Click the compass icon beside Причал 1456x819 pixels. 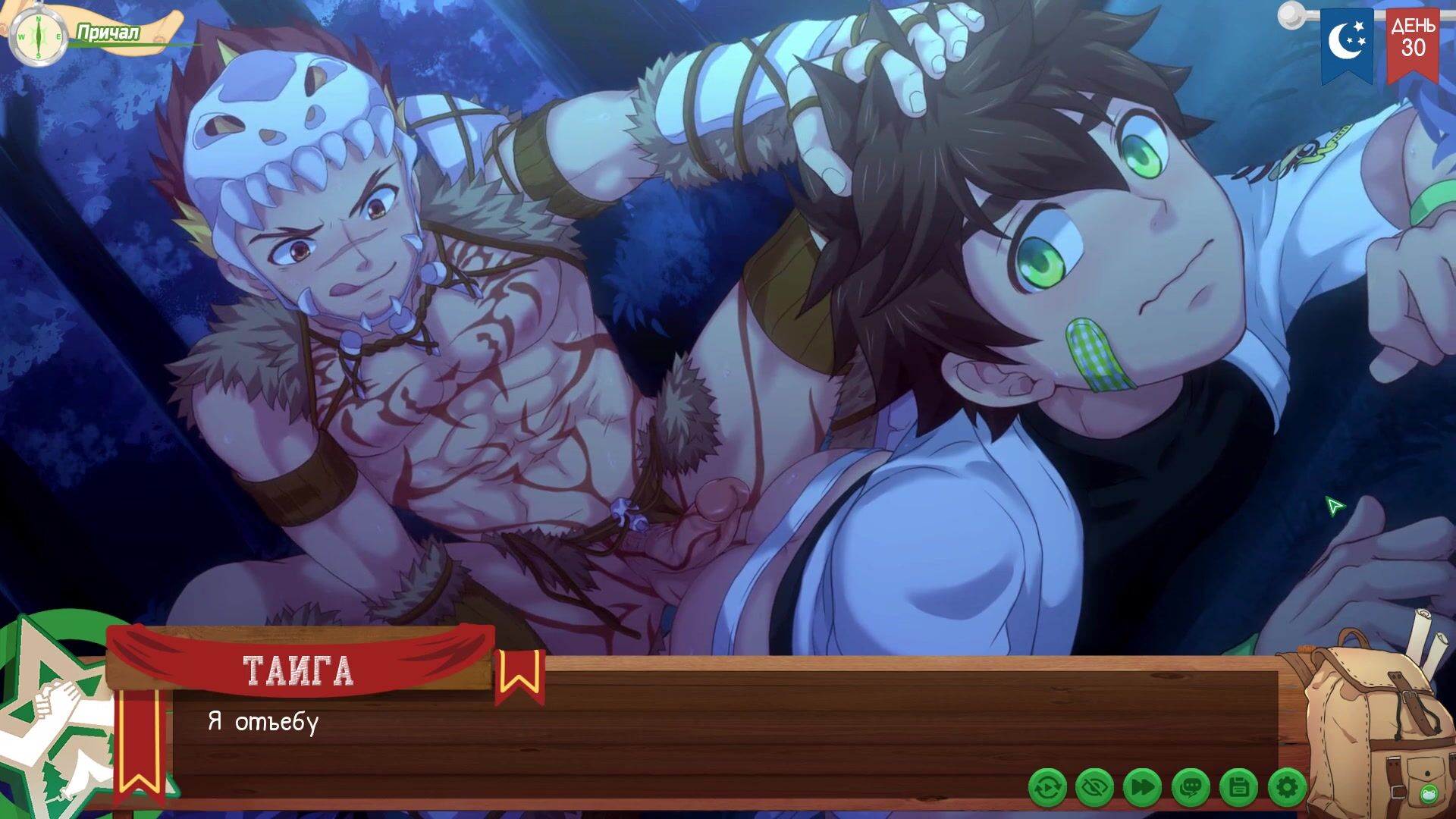coord(37,36)
